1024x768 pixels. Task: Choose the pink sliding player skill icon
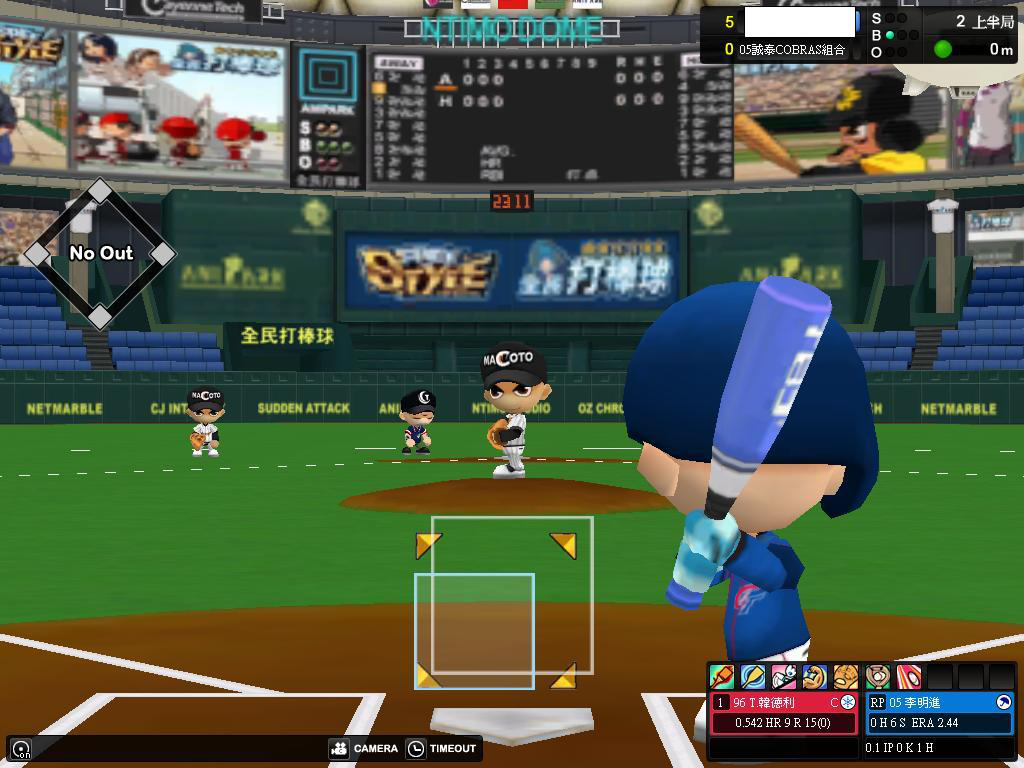(784, 677)
